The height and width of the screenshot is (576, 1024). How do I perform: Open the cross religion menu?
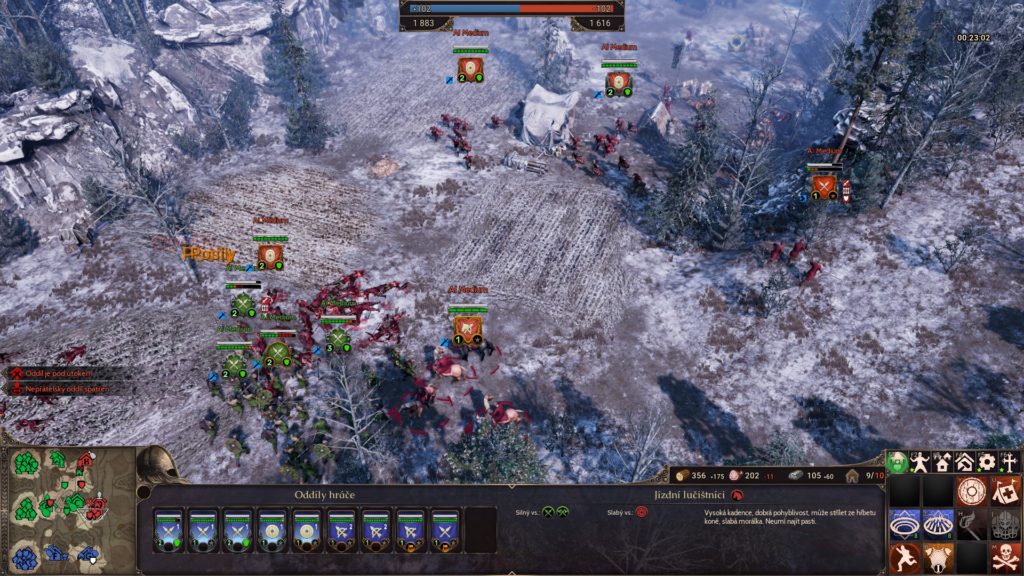pos(1009,463)
